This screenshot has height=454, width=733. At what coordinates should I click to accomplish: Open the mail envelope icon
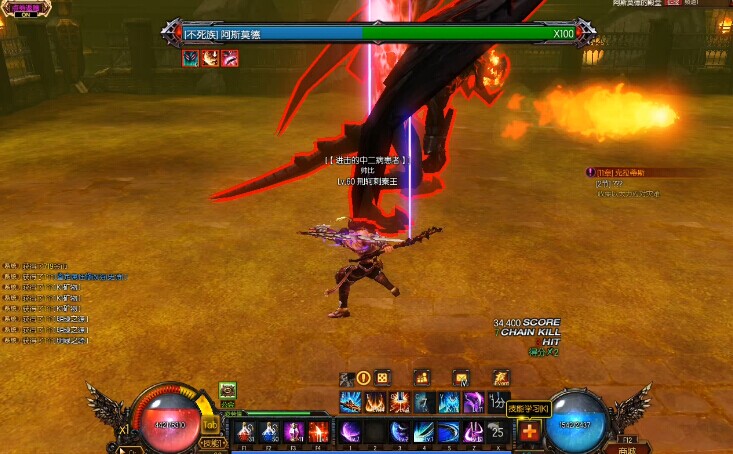[x=461, y=378]
